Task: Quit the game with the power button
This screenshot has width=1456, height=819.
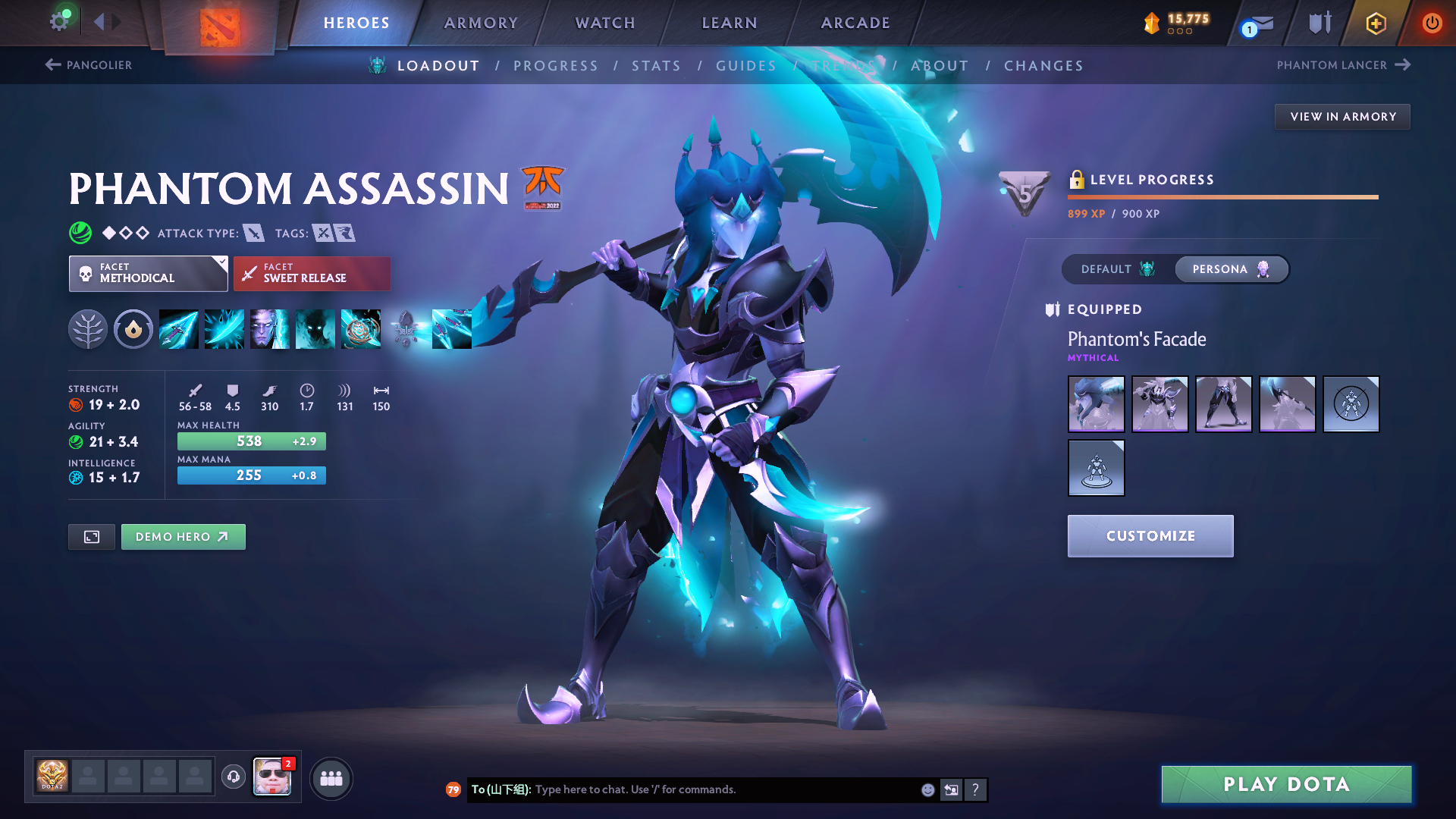Action: (x=1432, y=23)
